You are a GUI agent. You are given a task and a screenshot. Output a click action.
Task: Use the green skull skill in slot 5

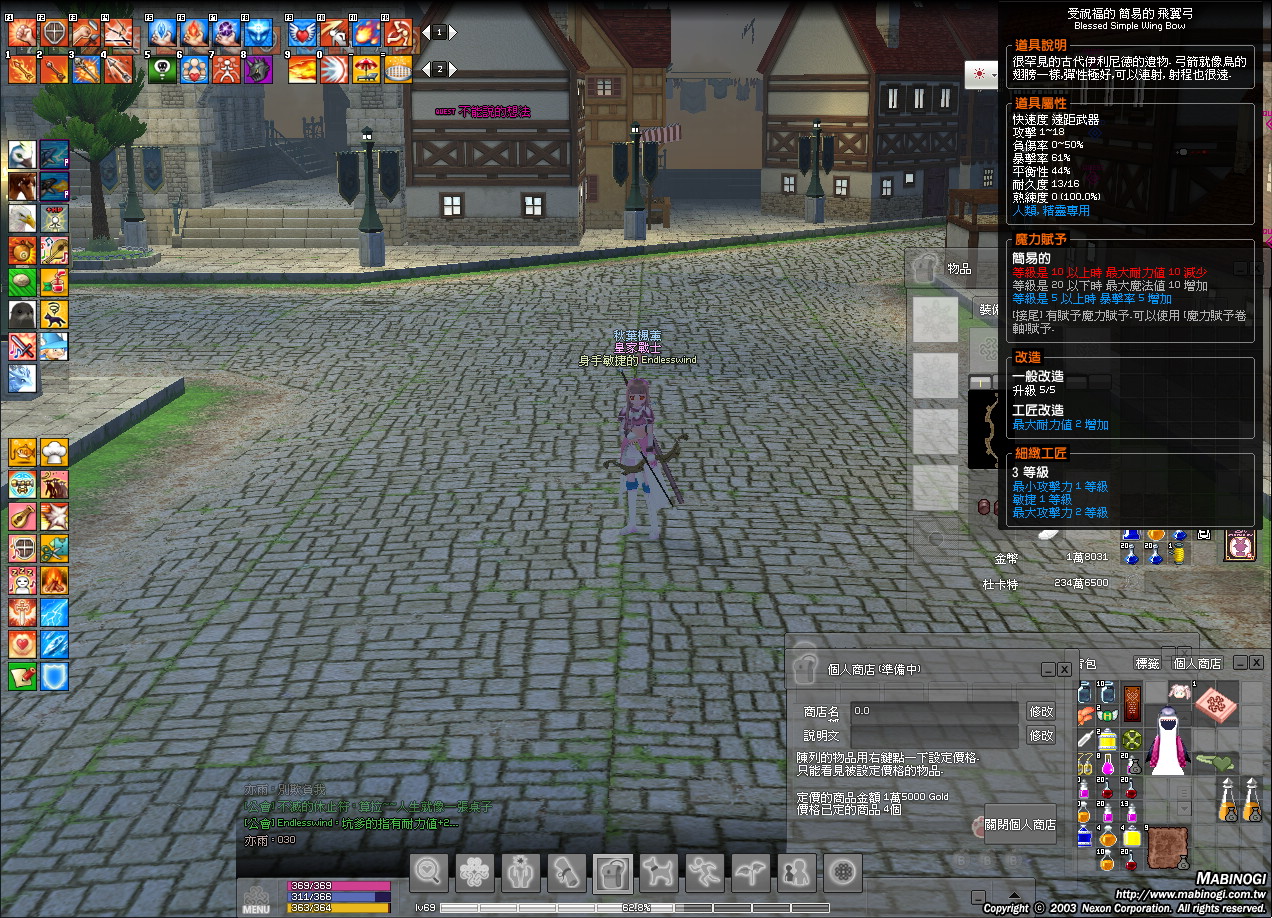162,69
